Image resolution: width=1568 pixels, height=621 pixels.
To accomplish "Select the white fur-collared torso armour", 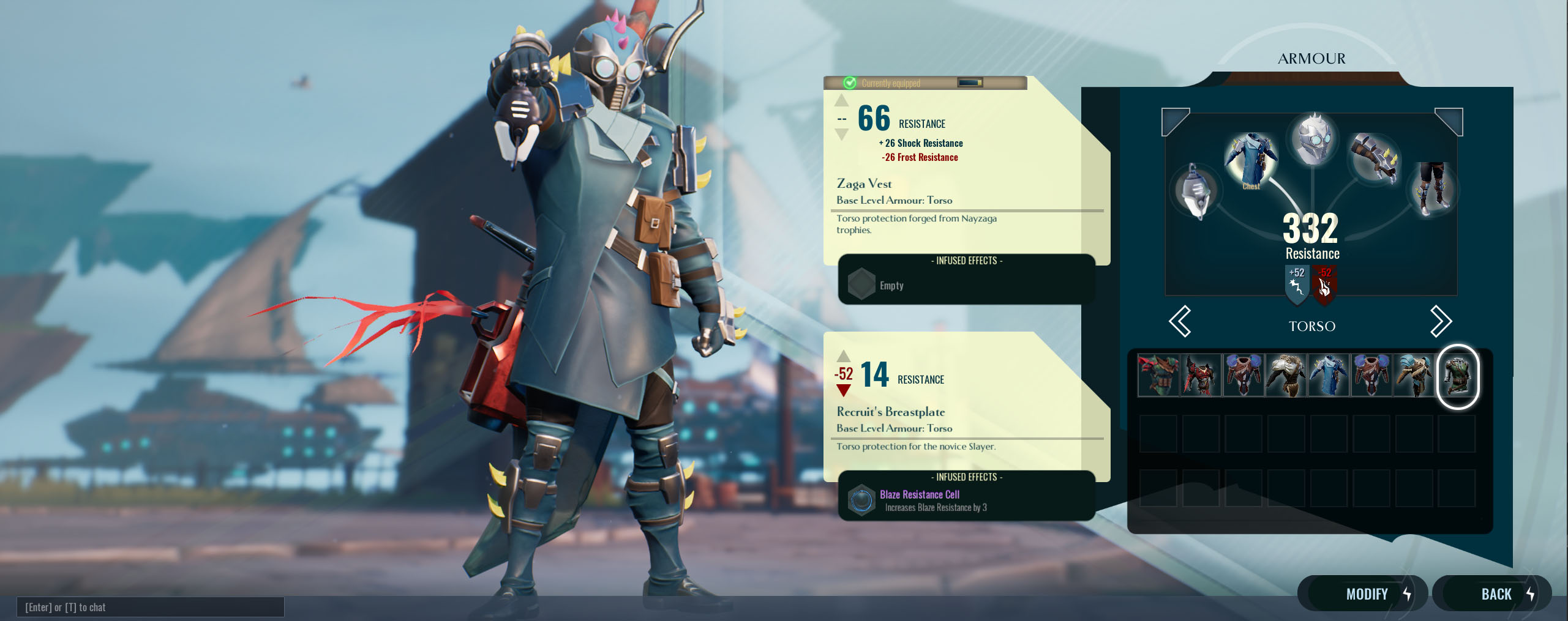I will tap(1286, 376).
